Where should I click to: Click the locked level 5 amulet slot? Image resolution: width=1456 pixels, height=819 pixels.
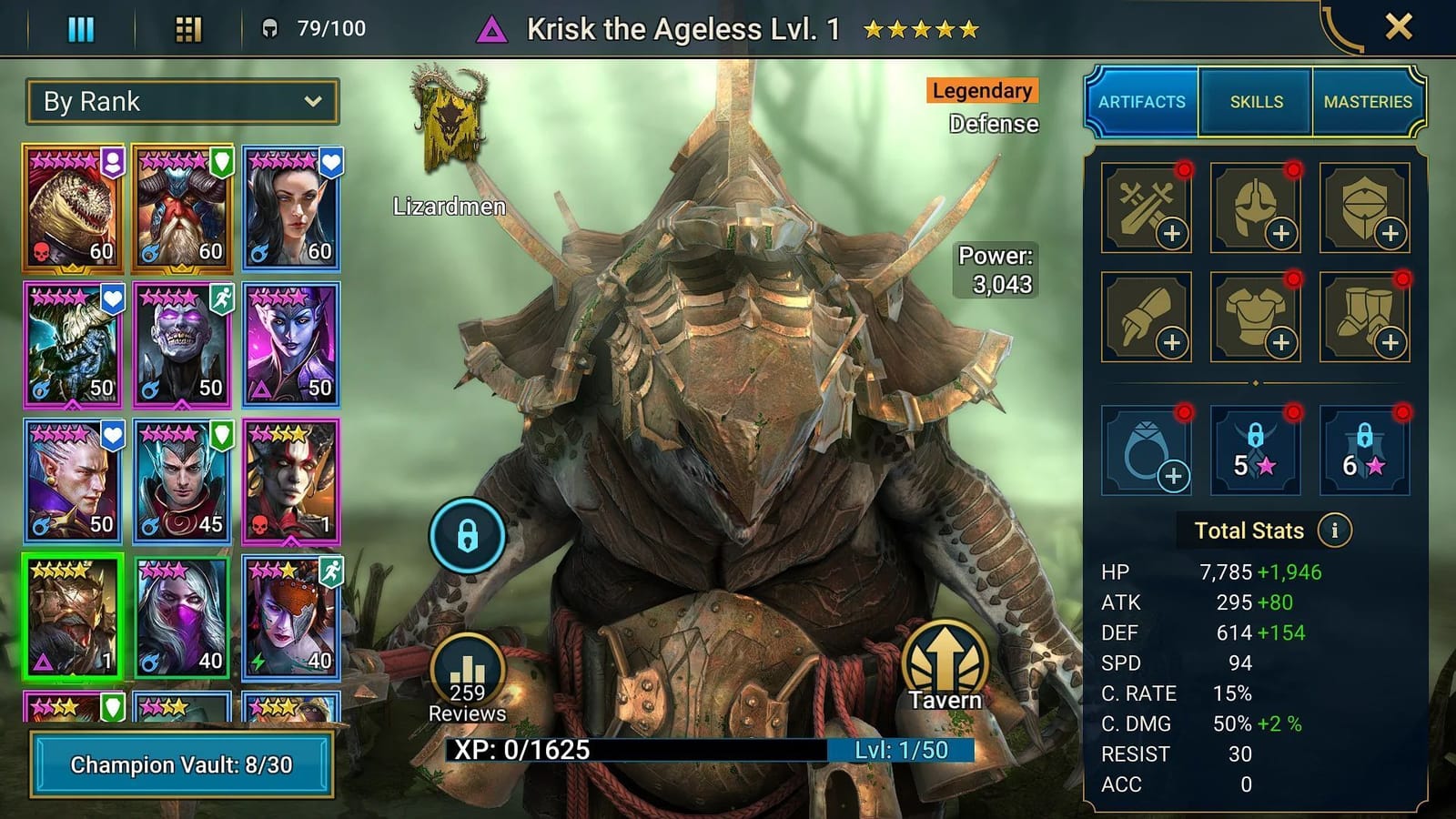pos(1255,451)
